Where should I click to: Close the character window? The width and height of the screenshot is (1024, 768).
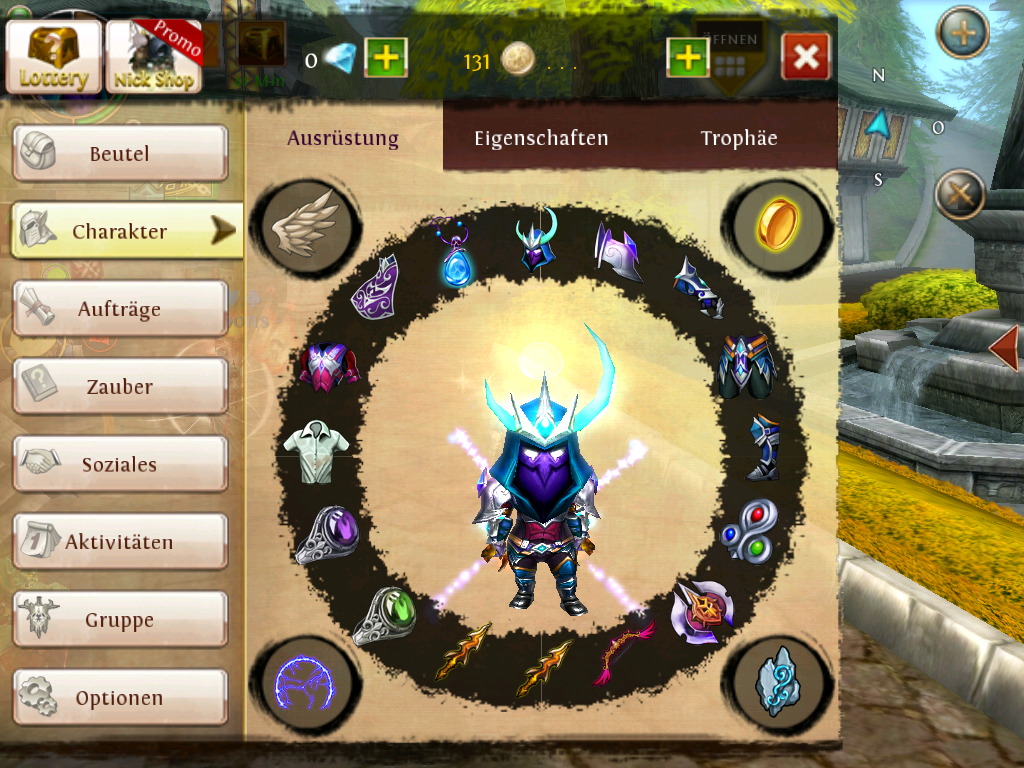point(806,57)
